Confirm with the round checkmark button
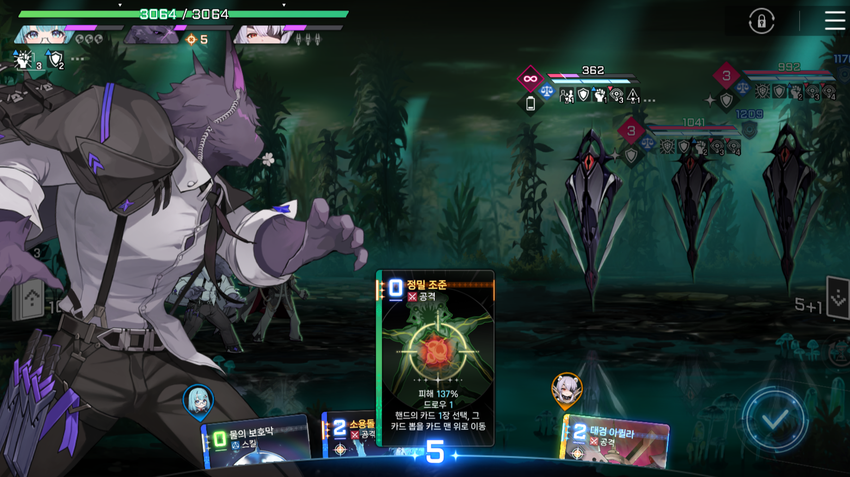 coord(775,418)
